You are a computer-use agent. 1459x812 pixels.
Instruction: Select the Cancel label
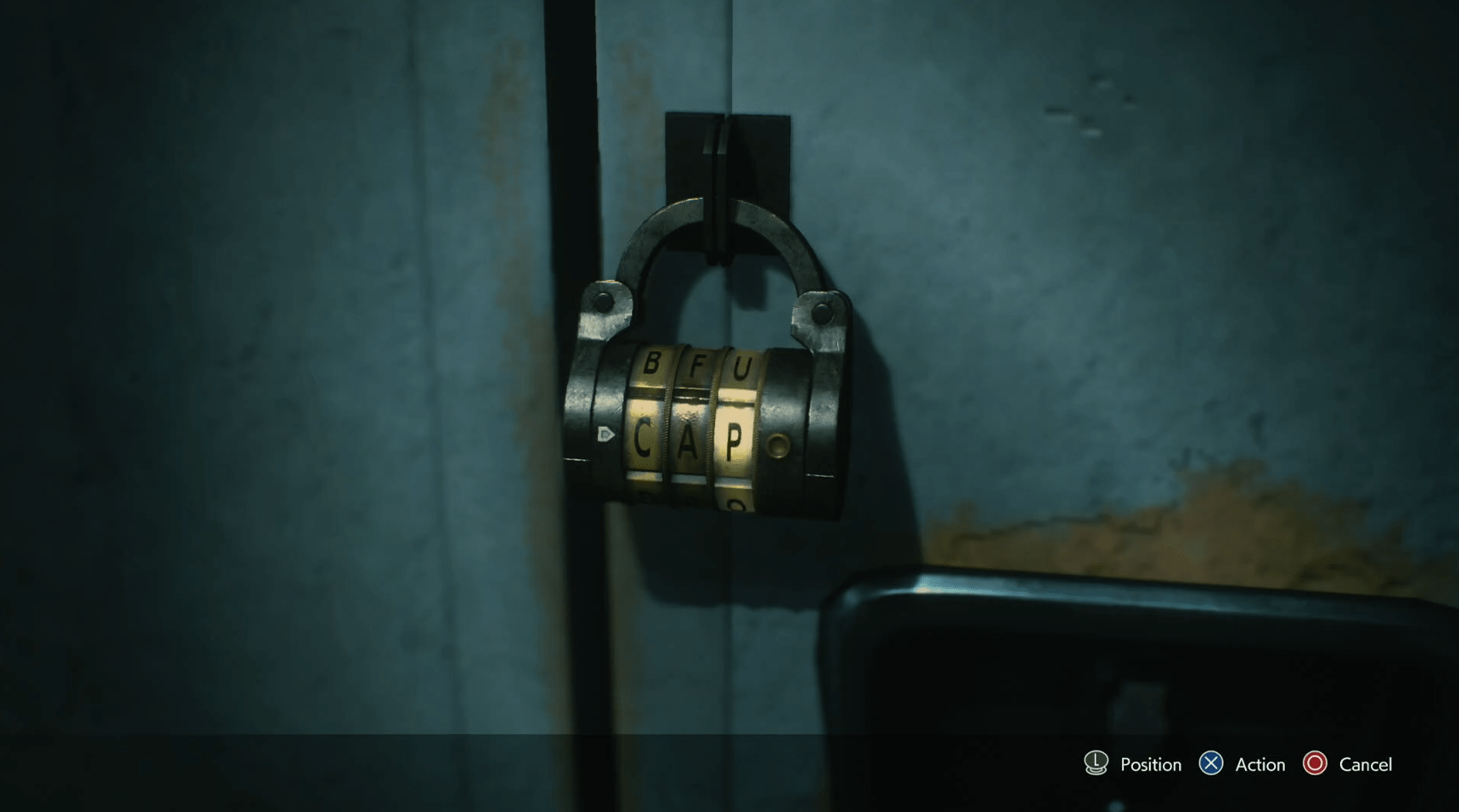(x=1367, y=764)
